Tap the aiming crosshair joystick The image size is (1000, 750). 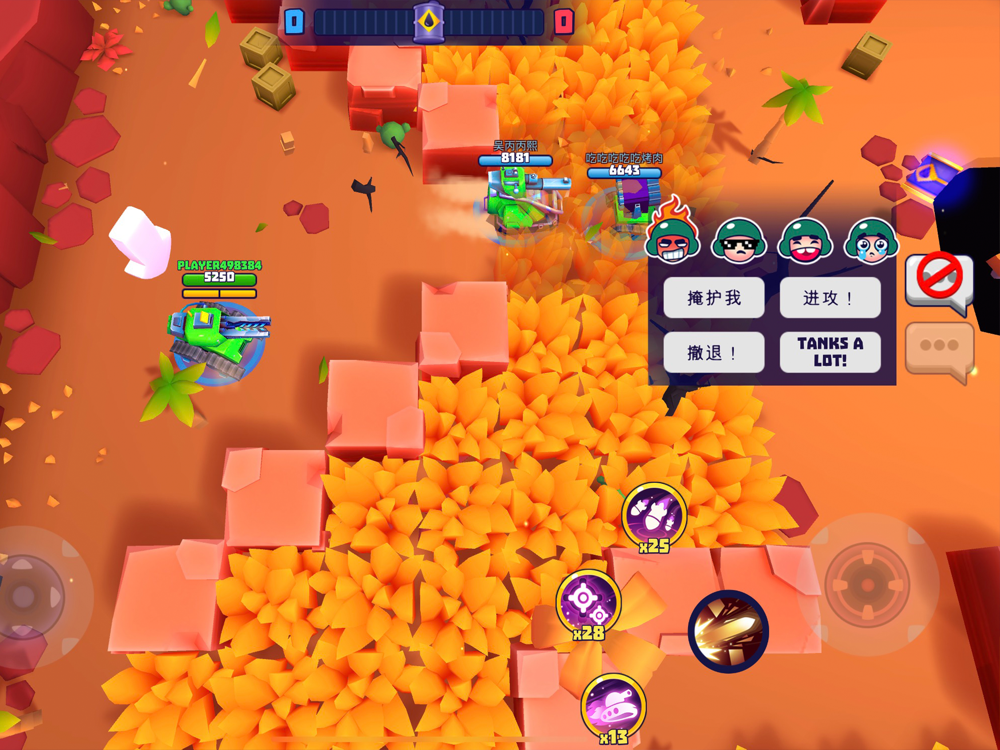click(x=867, y=585)
